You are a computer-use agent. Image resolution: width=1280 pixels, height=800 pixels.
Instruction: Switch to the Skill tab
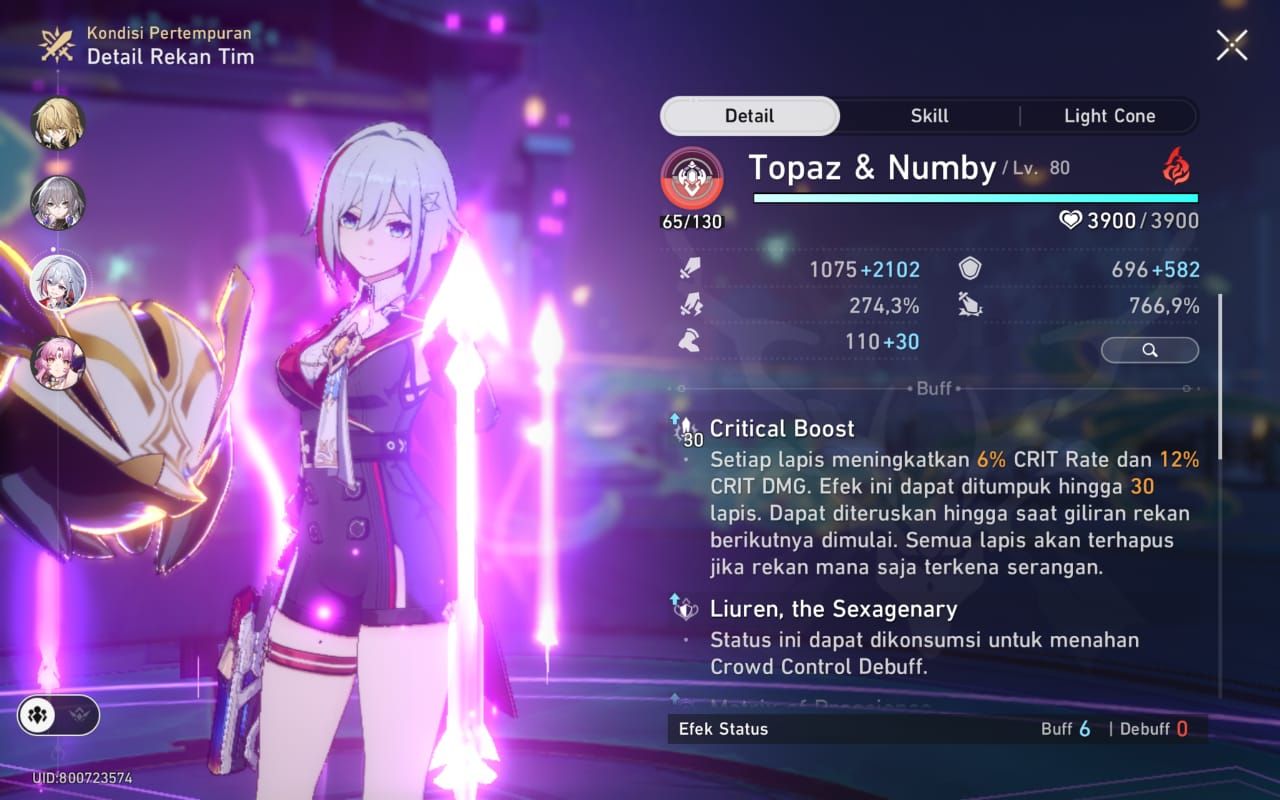click(x=928, y=115)
